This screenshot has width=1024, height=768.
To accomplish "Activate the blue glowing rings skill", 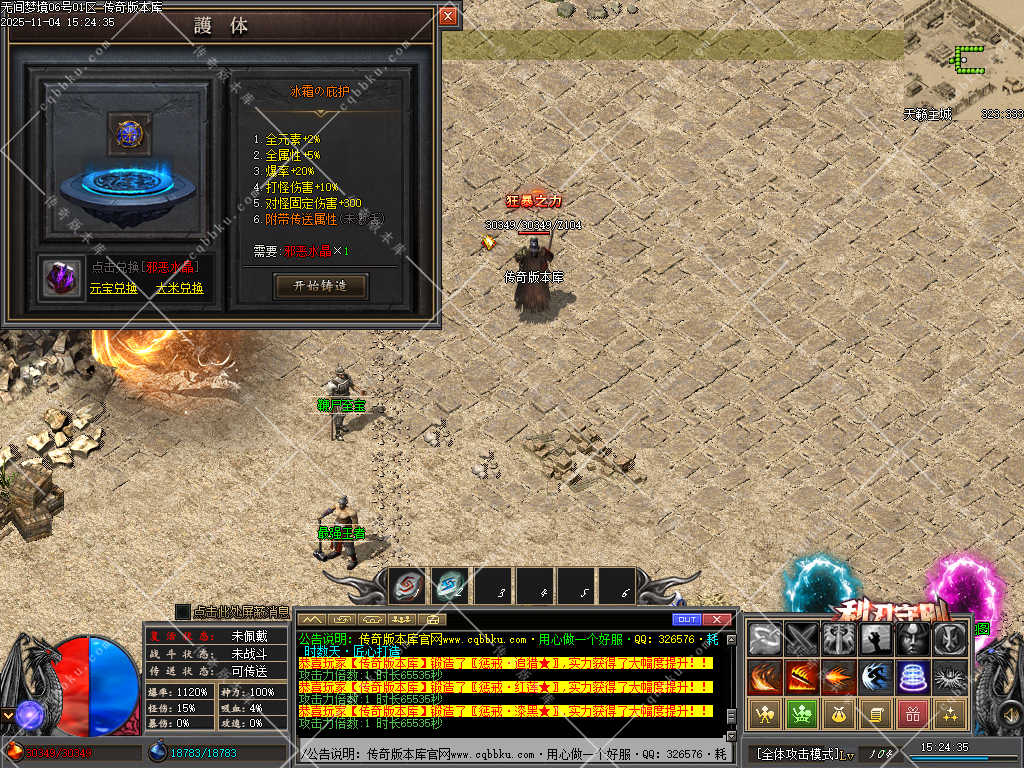I will point(912,676).
